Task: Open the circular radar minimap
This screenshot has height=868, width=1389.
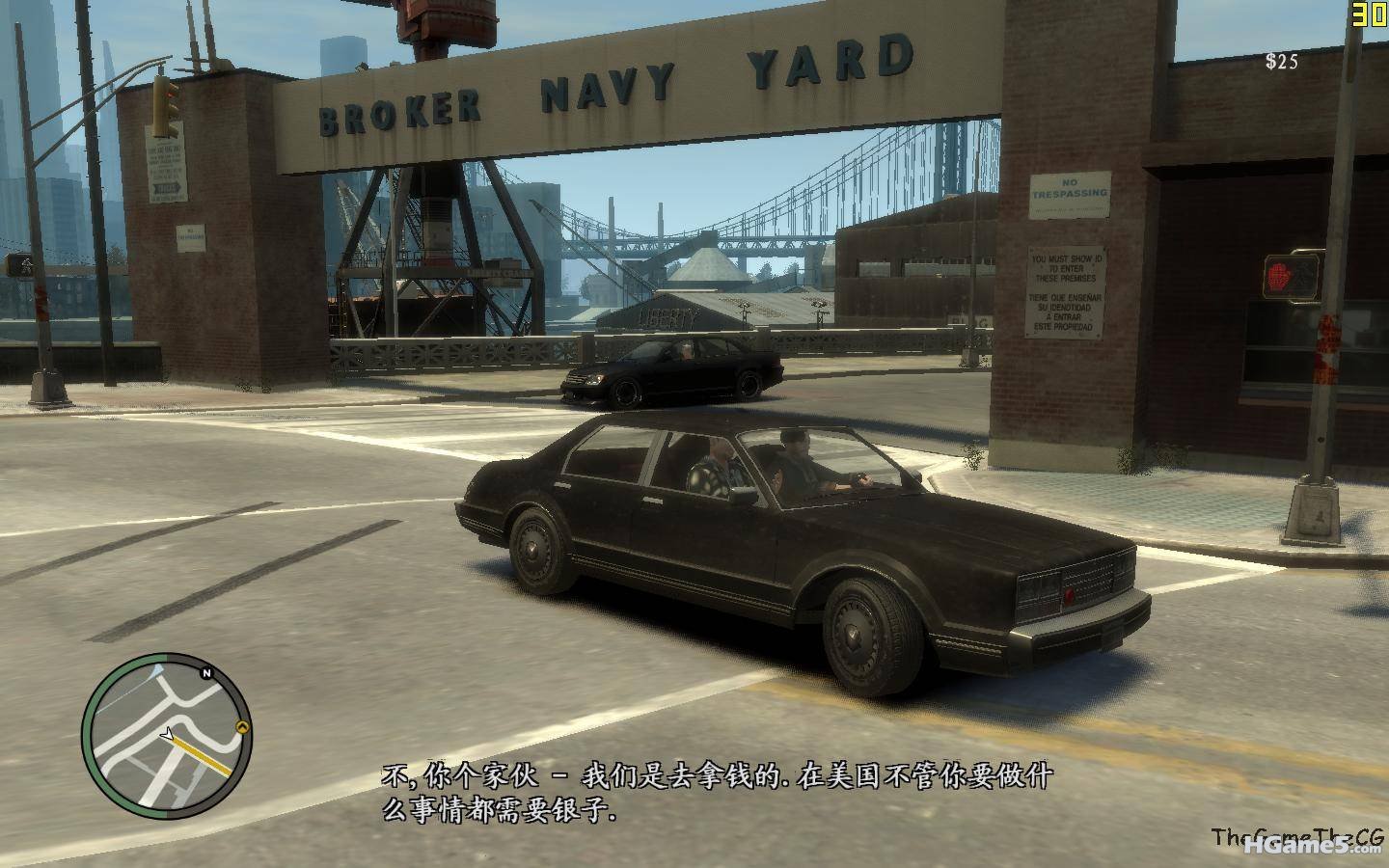Action: (166, 736)
